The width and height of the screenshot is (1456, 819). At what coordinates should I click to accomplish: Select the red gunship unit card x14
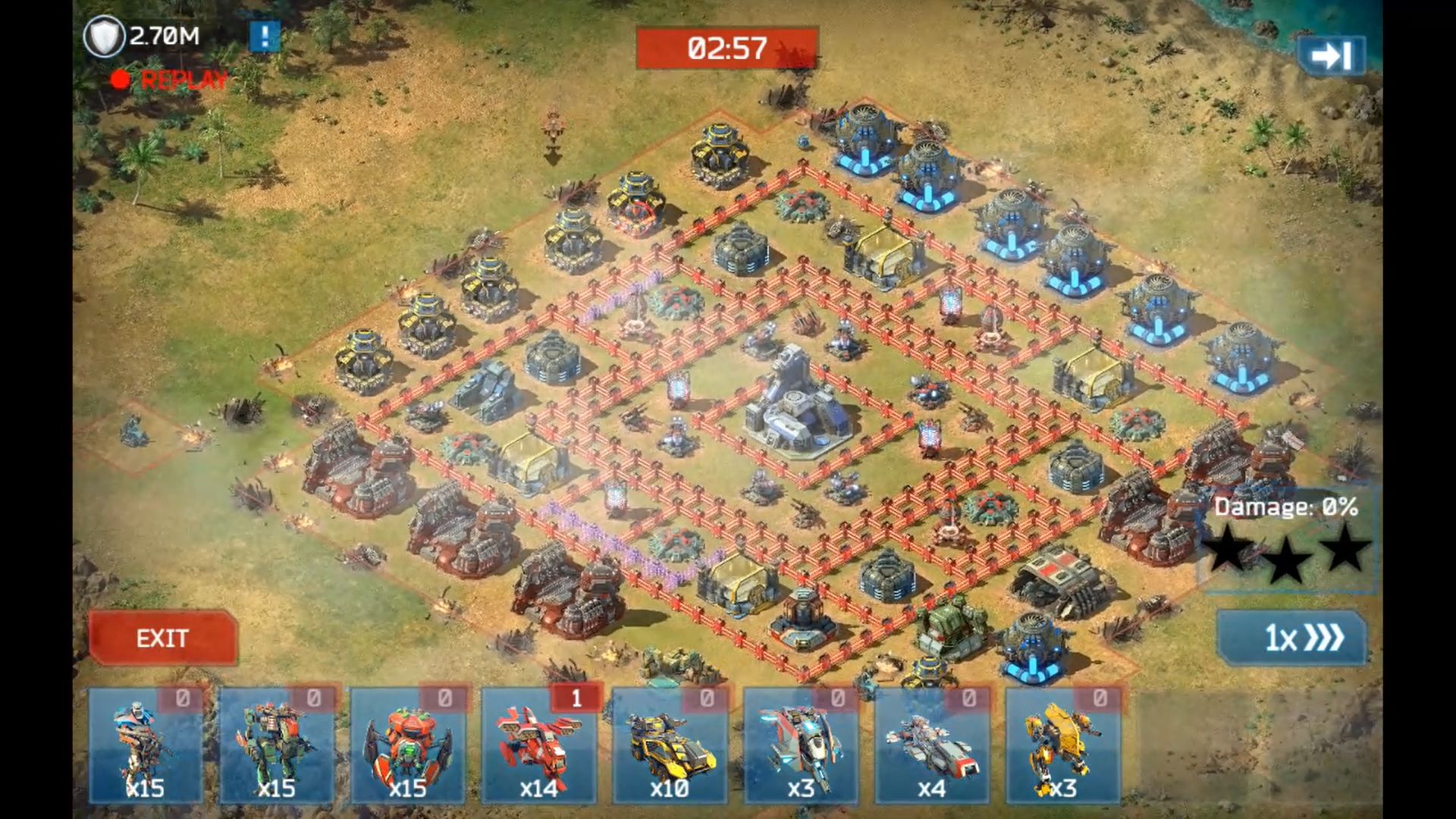coord(538,746)
